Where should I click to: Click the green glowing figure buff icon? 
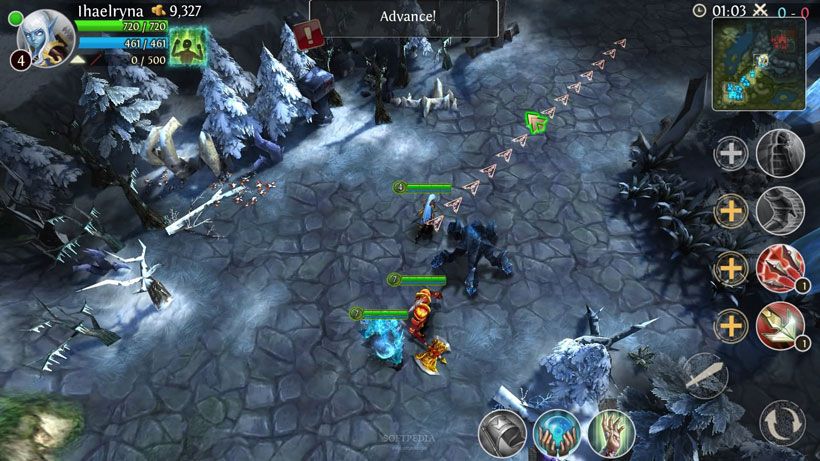click(187, 46)
